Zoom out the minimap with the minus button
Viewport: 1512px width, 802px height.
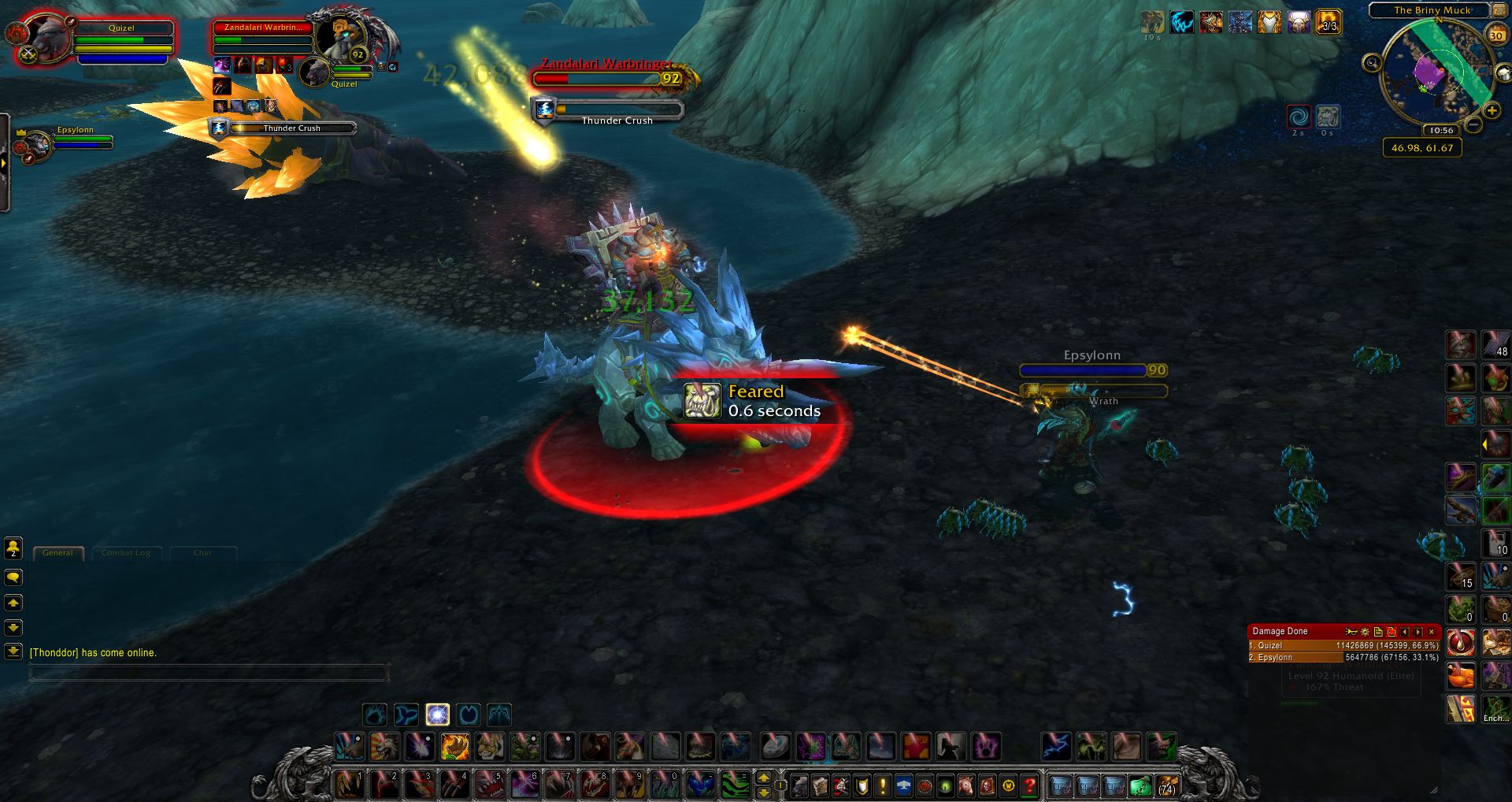(x=1473, y=124)
